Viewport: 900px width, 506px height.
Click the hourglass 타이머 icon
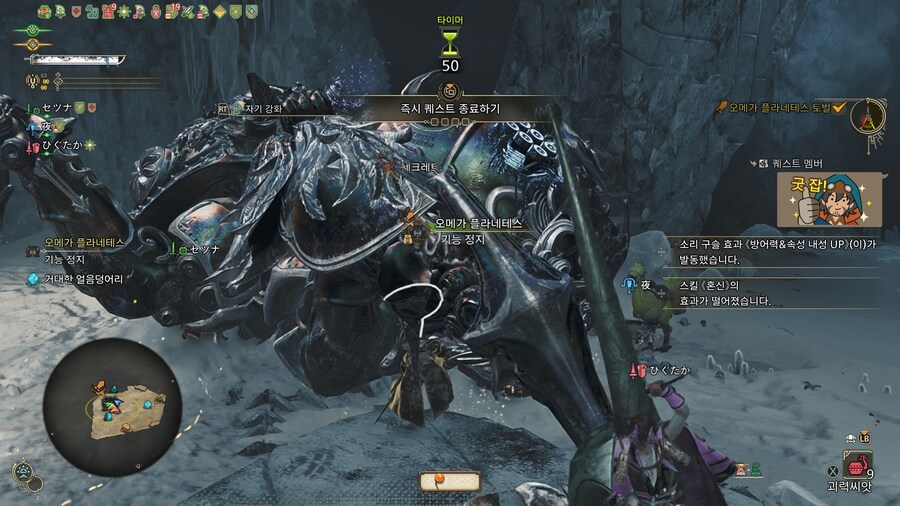pos(450,43)
